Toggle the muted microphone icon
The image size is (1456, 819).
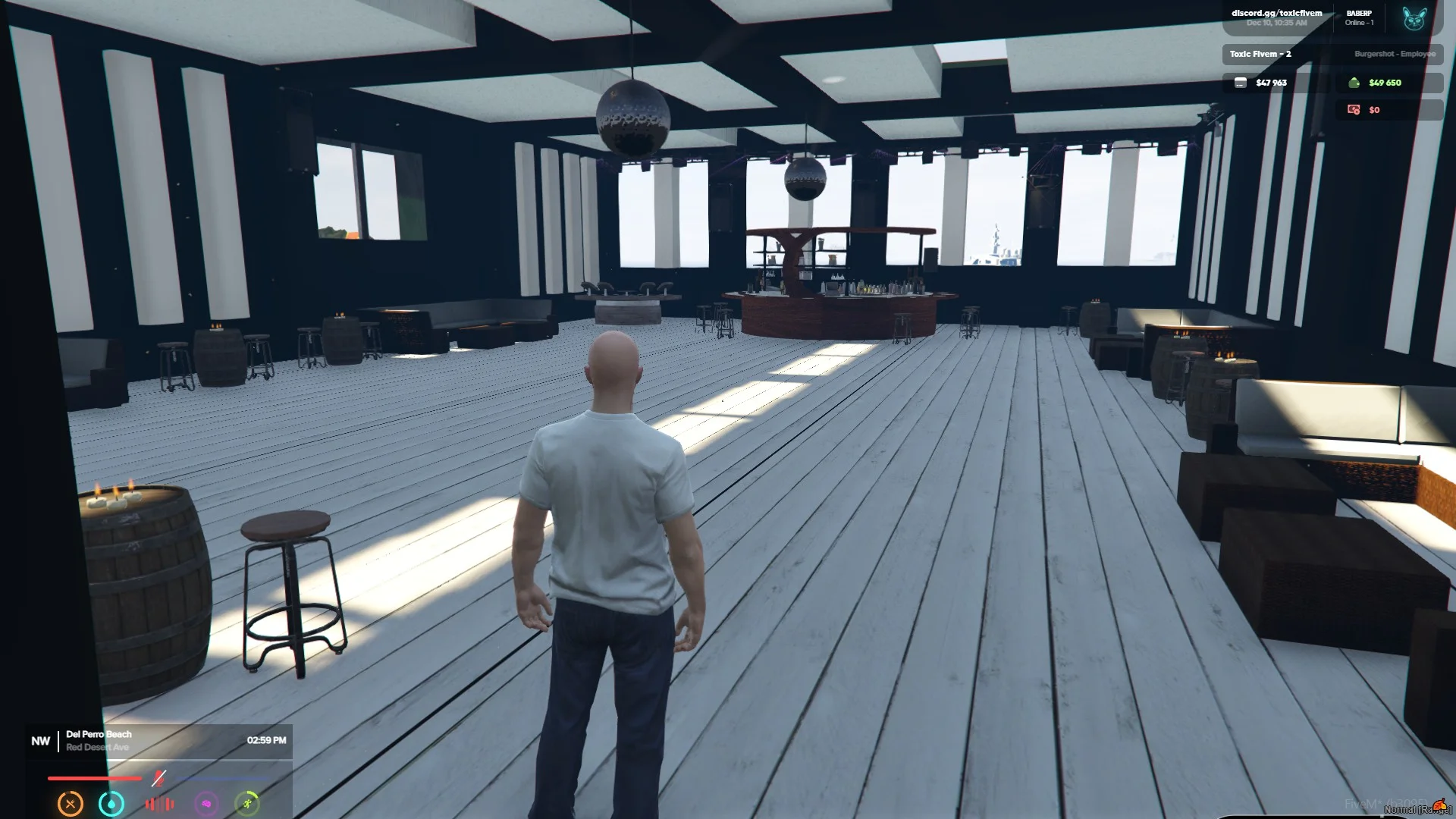[x=158, y=778]
